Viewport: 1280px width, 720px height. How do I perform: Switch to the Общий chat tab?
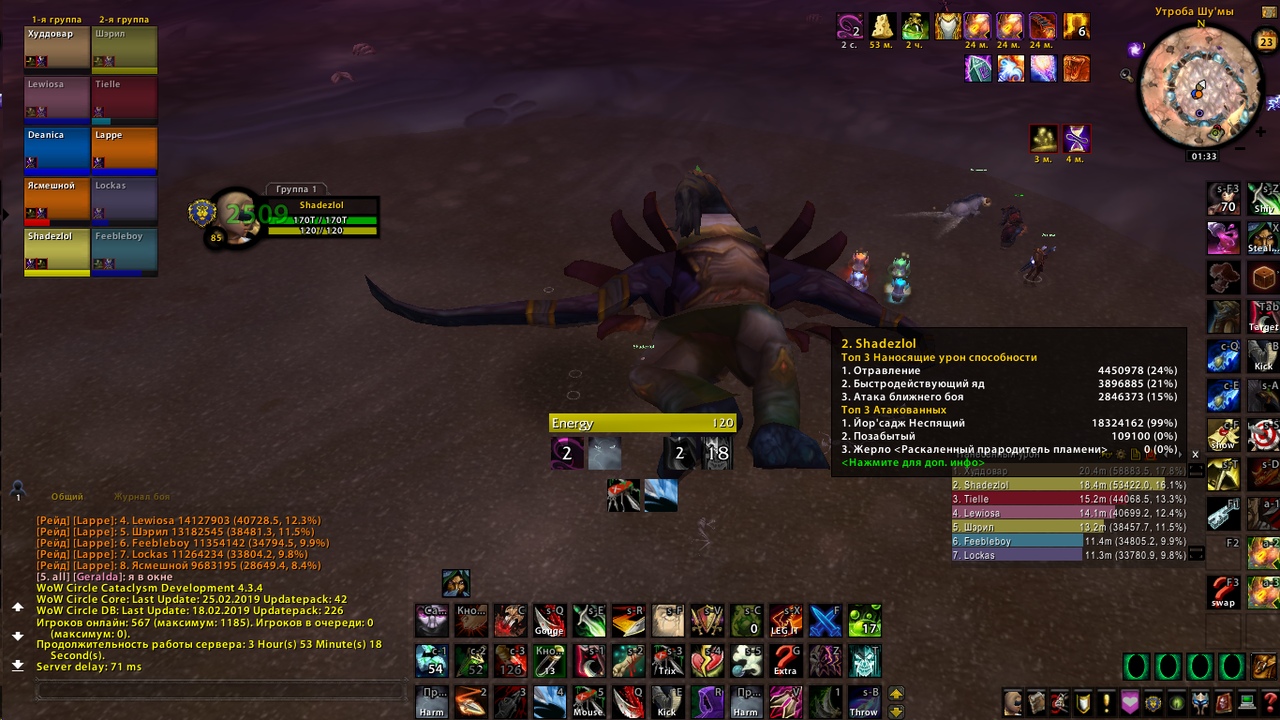[67, 496]
